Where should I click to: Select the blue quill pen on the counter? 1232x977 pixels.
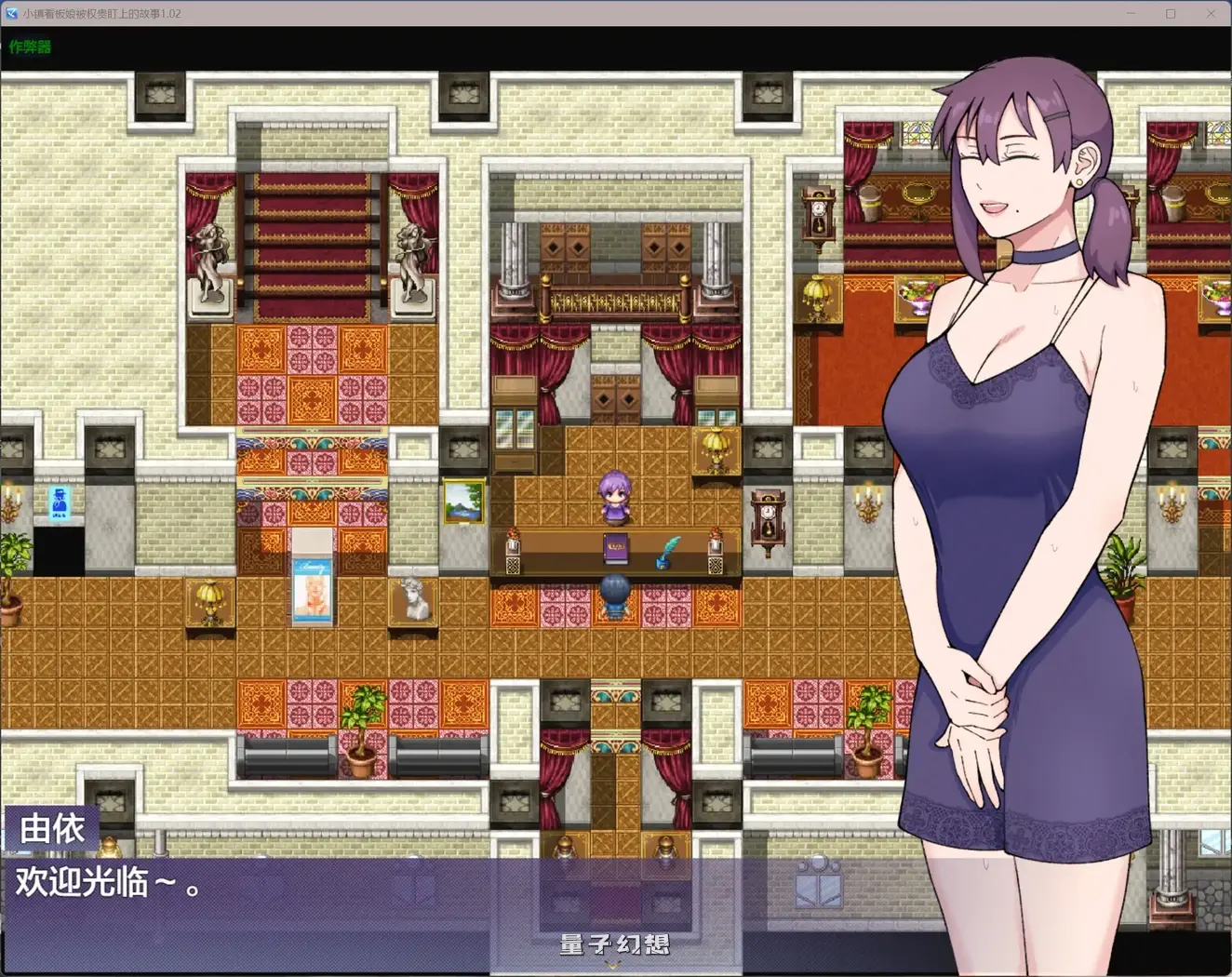pos(668,549)
